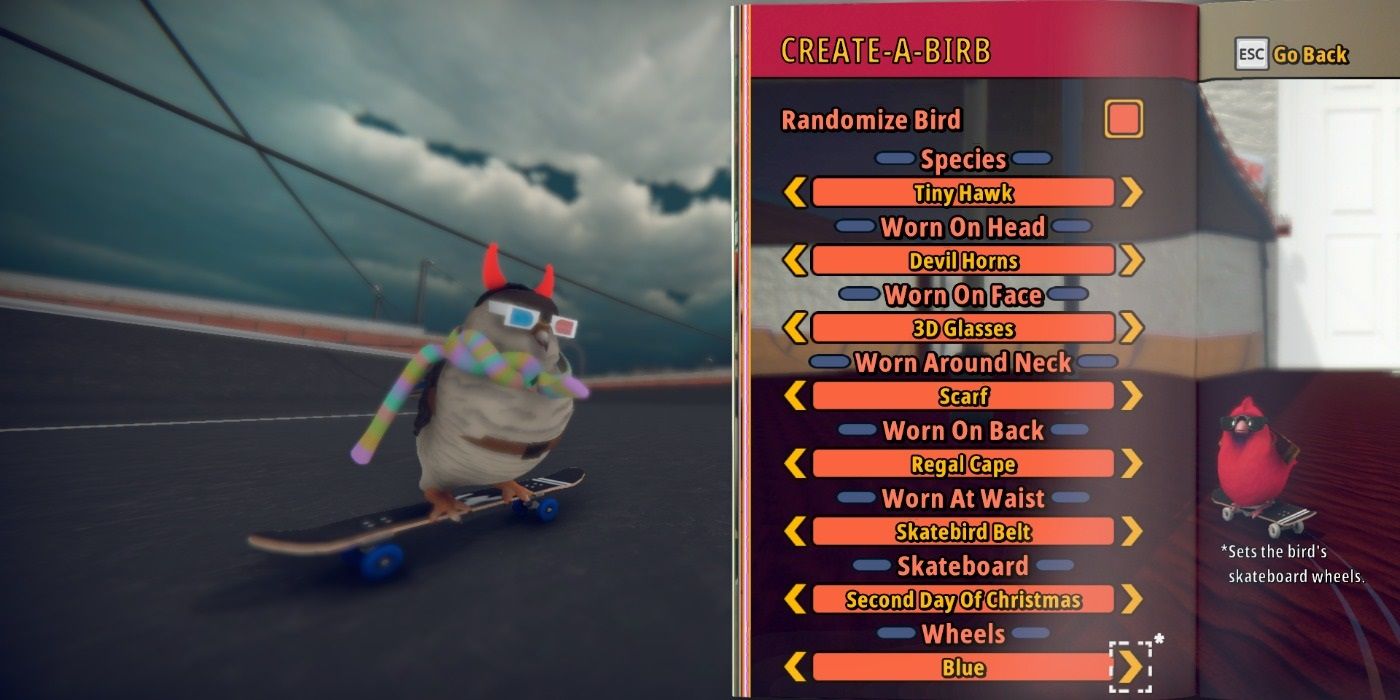1400x700 pixels.
Task: Select next Species with right arrow
Action: [x=1131, y=192]
